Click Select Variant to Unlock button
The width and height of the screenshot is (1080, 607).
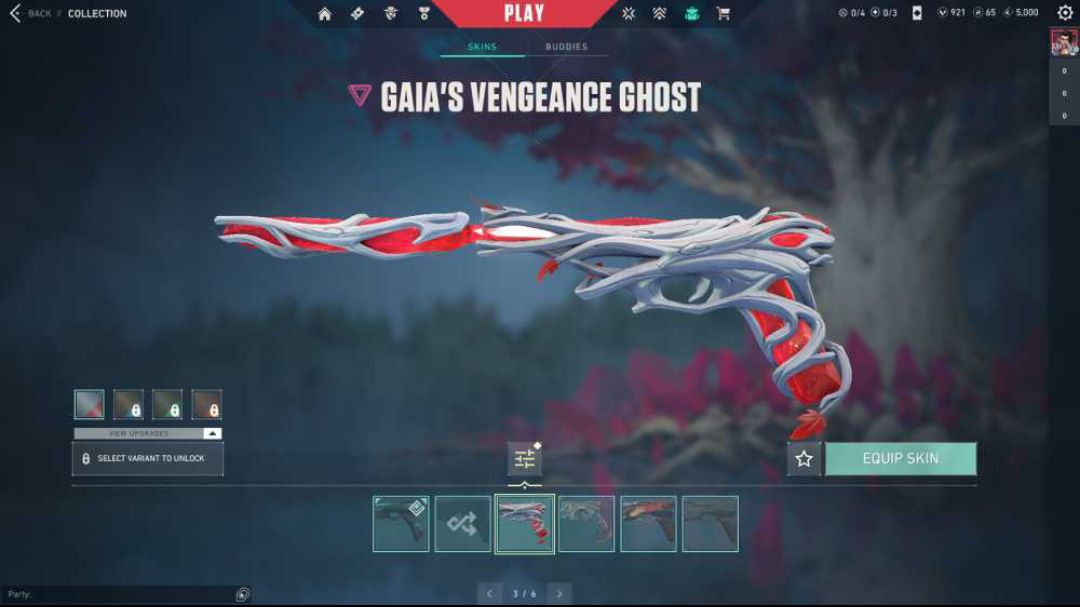click(x=148, y=459)
